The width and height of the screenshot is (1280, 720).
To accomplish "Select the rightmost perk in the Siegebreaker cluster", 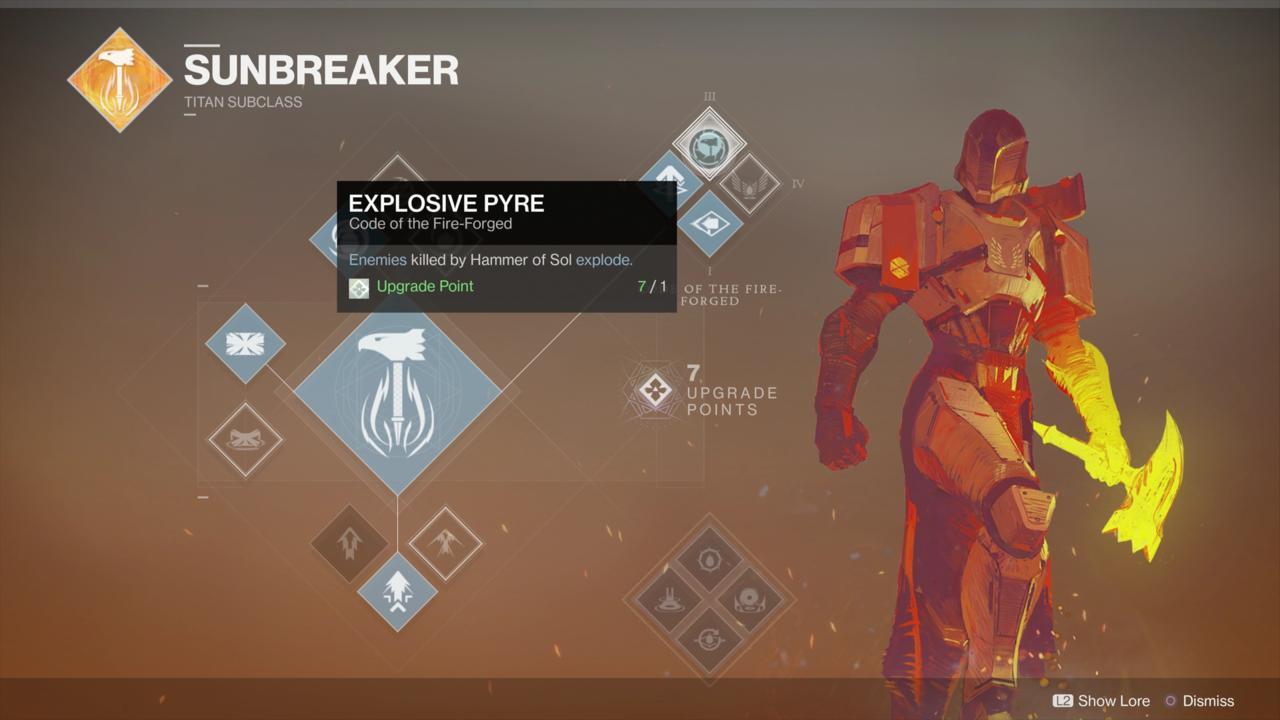I will pos(748,601).
